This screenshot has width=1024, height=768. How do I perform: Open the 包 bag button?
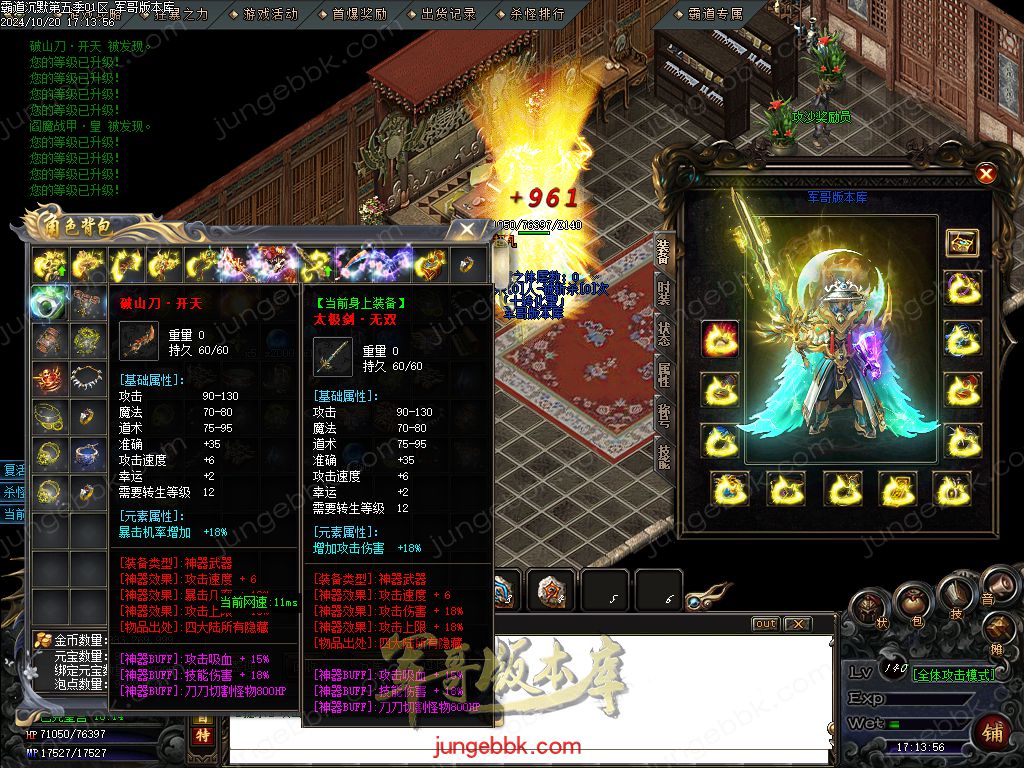tap(911, 603)
